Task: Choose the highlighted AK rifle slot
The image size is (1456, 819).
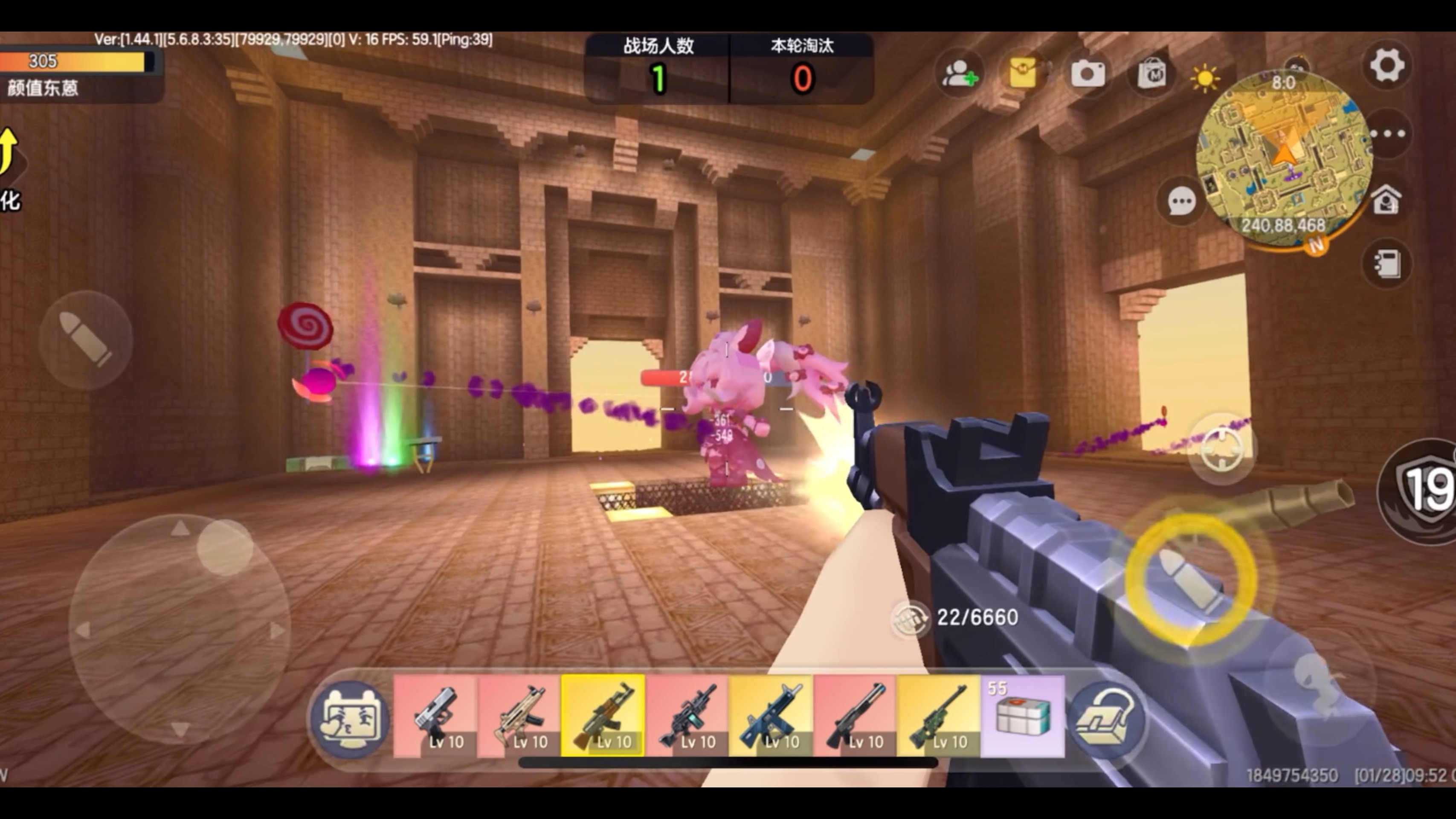Action: point(603,716)
